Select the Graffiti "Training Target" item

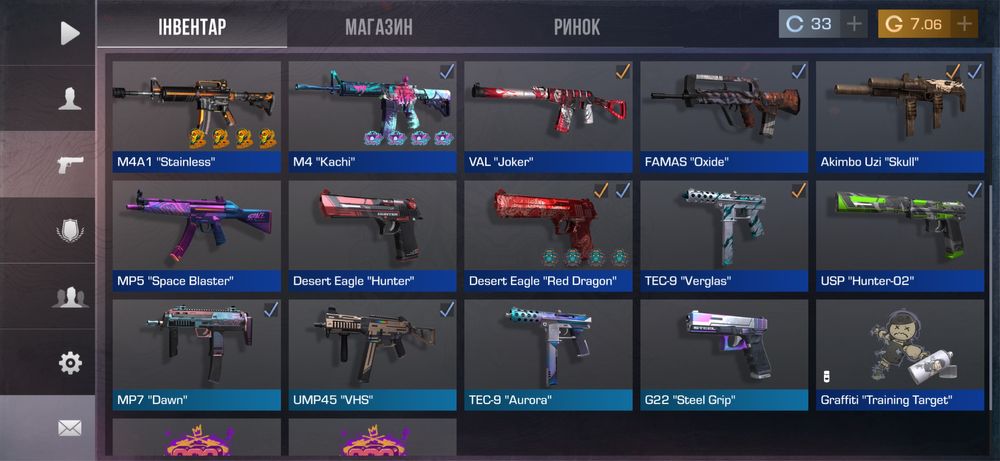[900, 354]
